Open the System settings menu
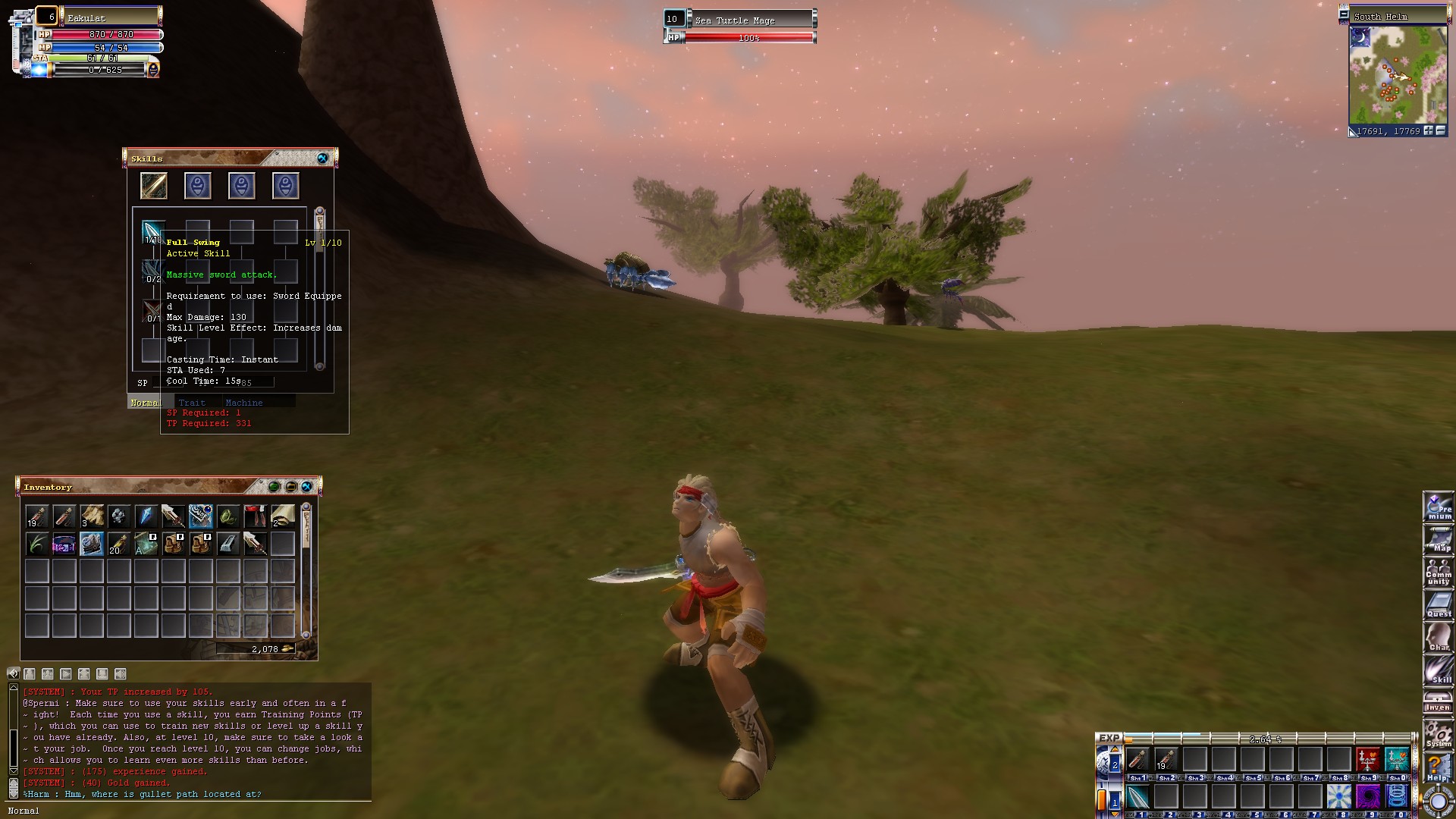 [x=1439, y=734]
